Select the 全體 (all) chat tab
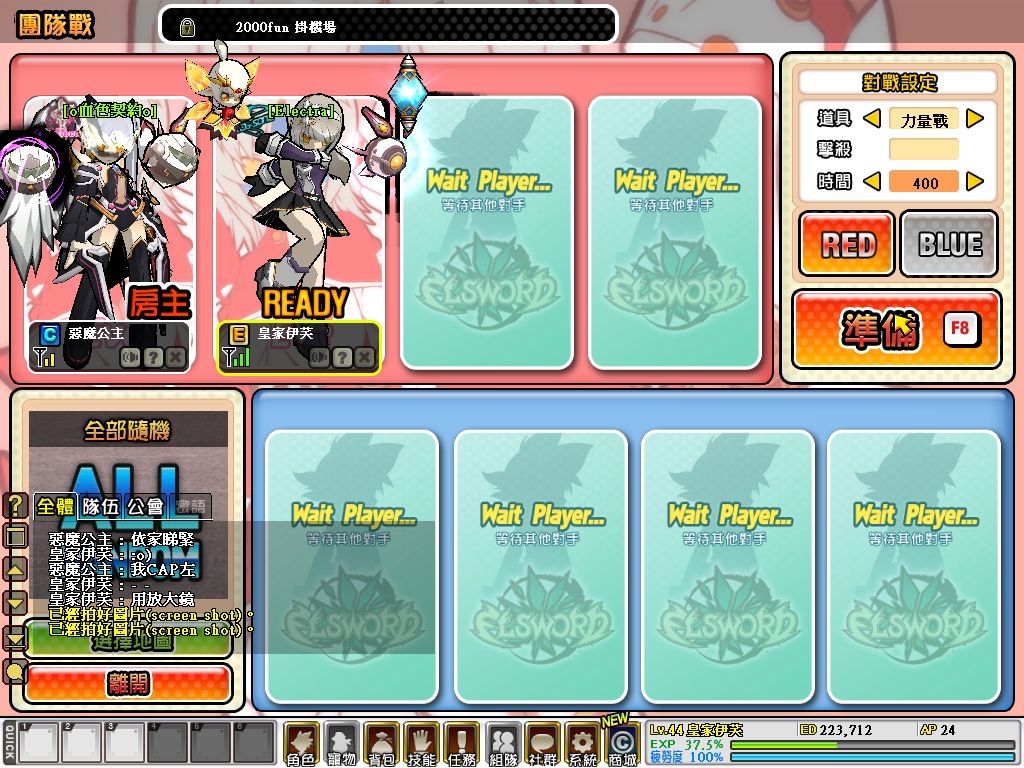The width and height of the screenshot is (1024, 768). click(x=55, y=506)
